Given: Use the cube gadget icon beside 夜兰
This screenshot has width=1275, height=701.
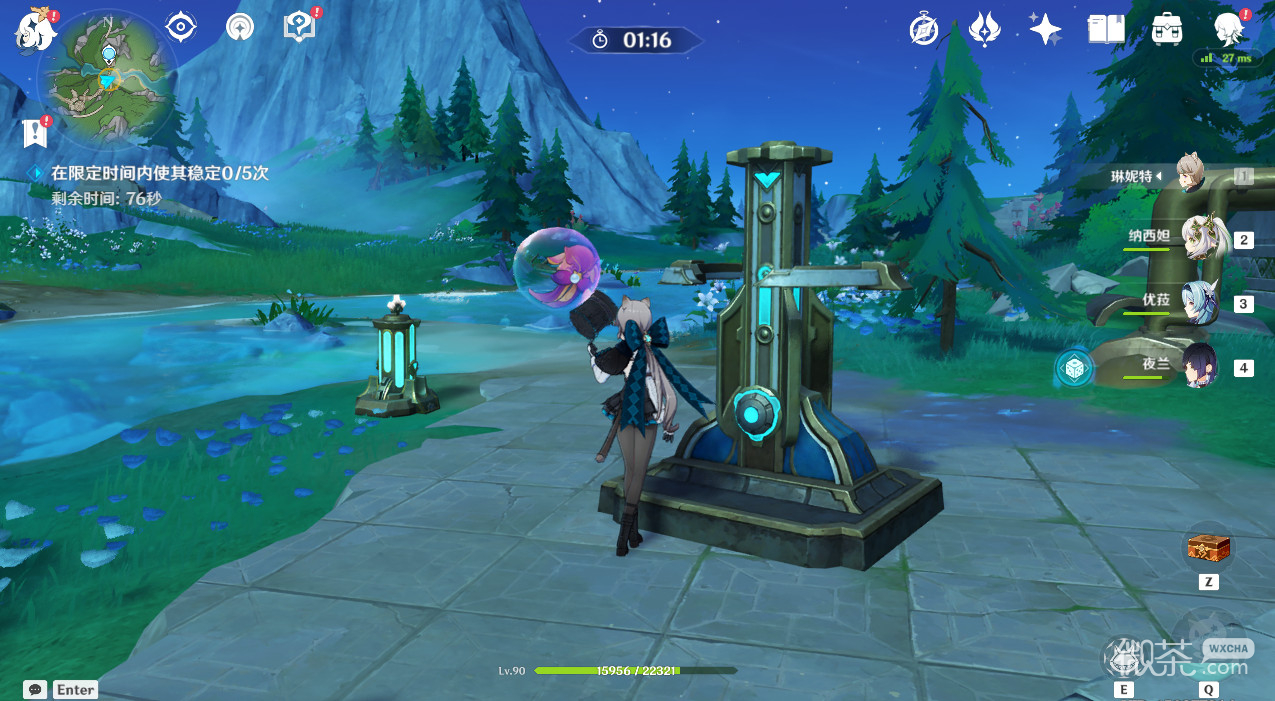Looking at the screenshot, I should [1075, 369].
